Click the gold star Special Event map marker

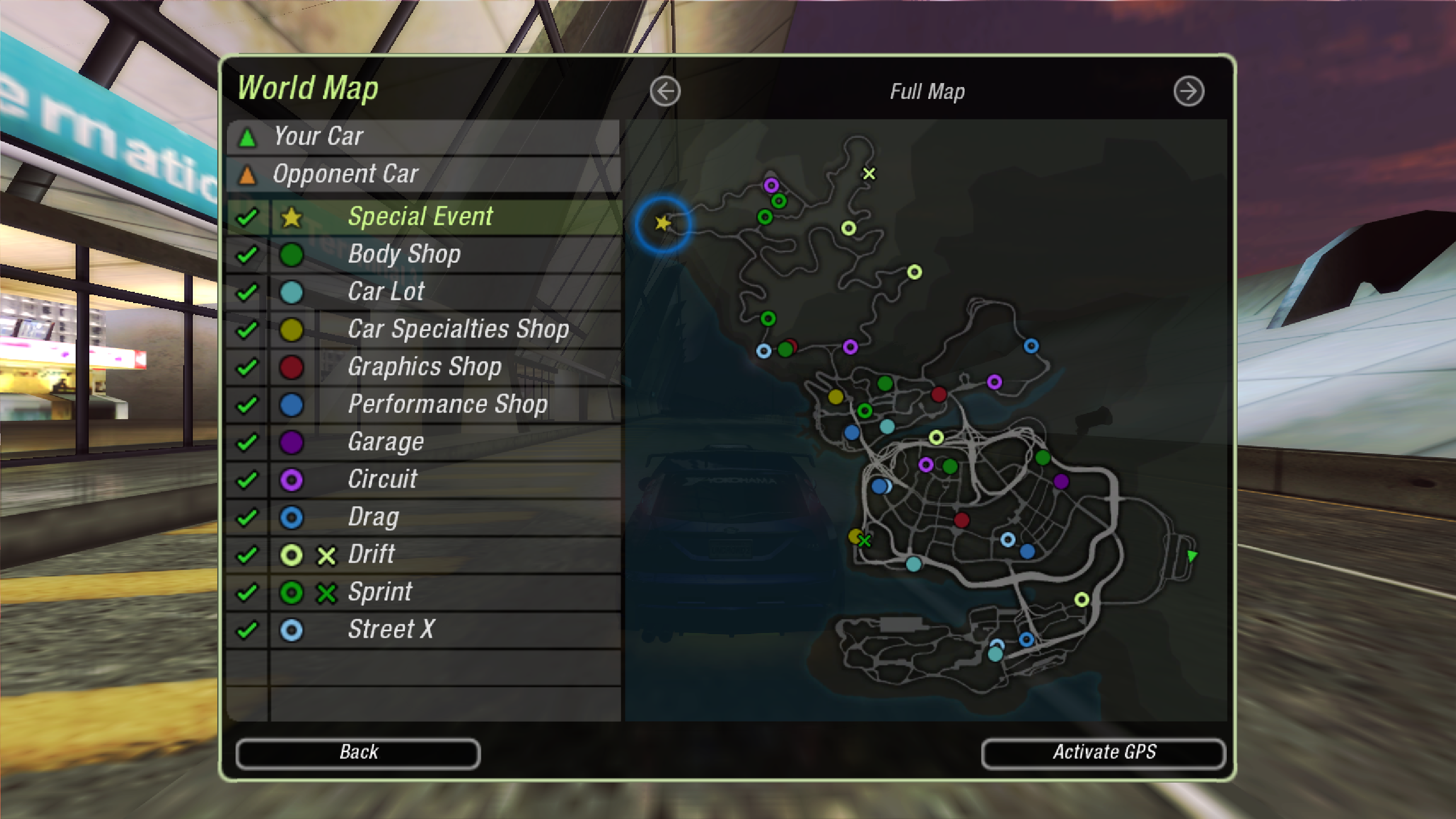point(663,223)
